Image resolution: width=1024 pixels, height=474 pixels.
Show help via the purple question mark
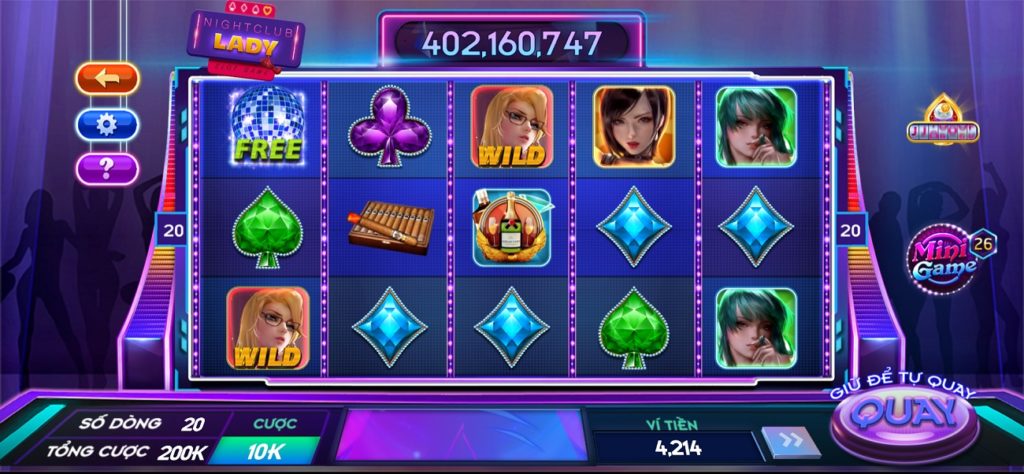(107, 168)
